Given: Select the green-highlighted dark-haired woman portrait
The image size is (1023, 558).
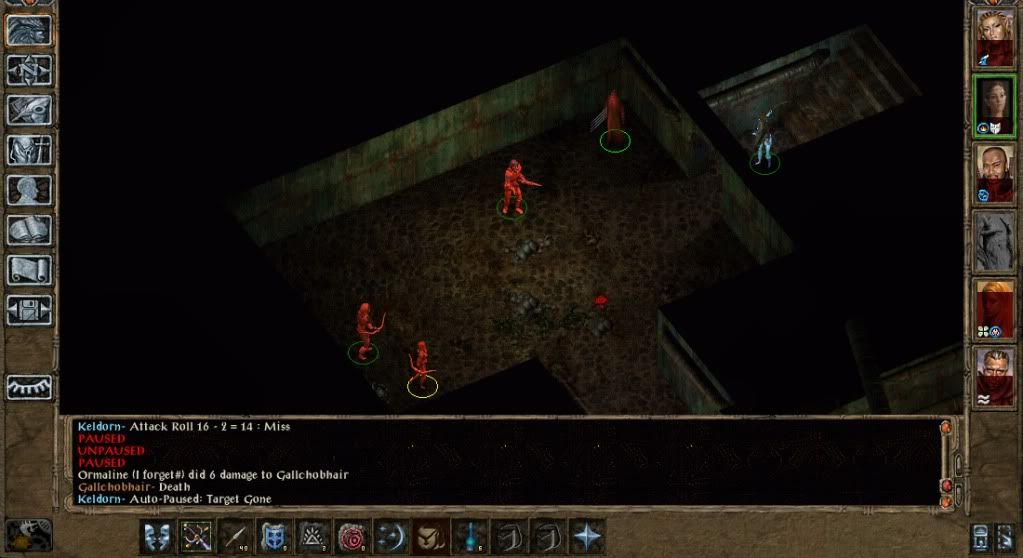Looking at the screenshot, I should pos(995,106).
